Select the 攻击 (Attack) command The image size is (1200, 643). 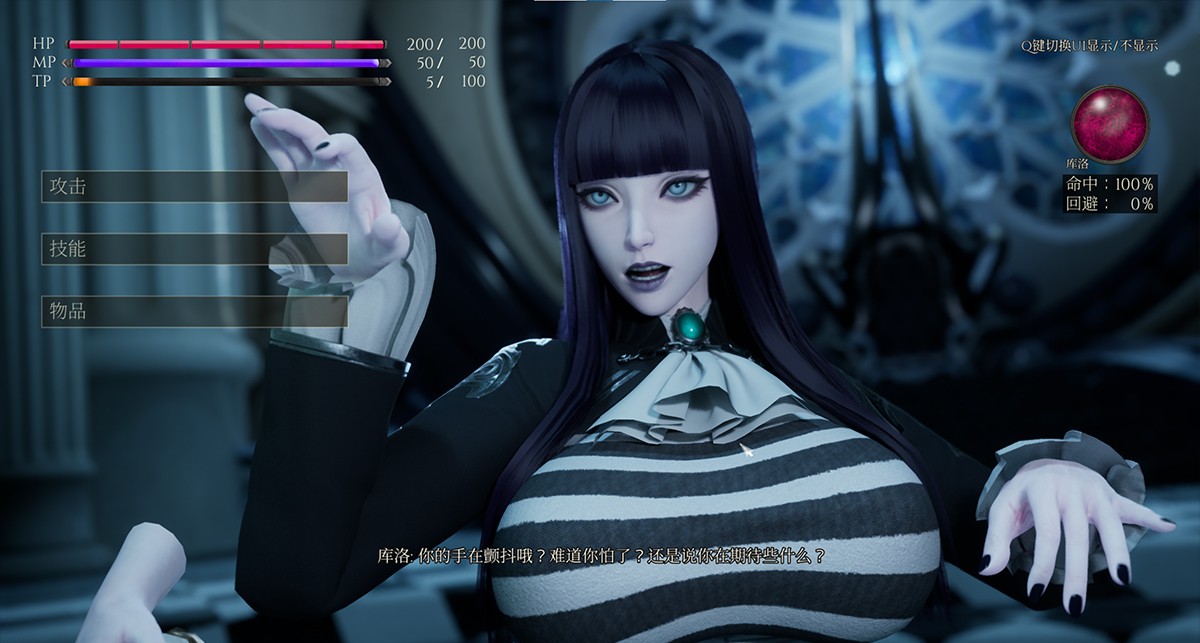pos(194,187)
